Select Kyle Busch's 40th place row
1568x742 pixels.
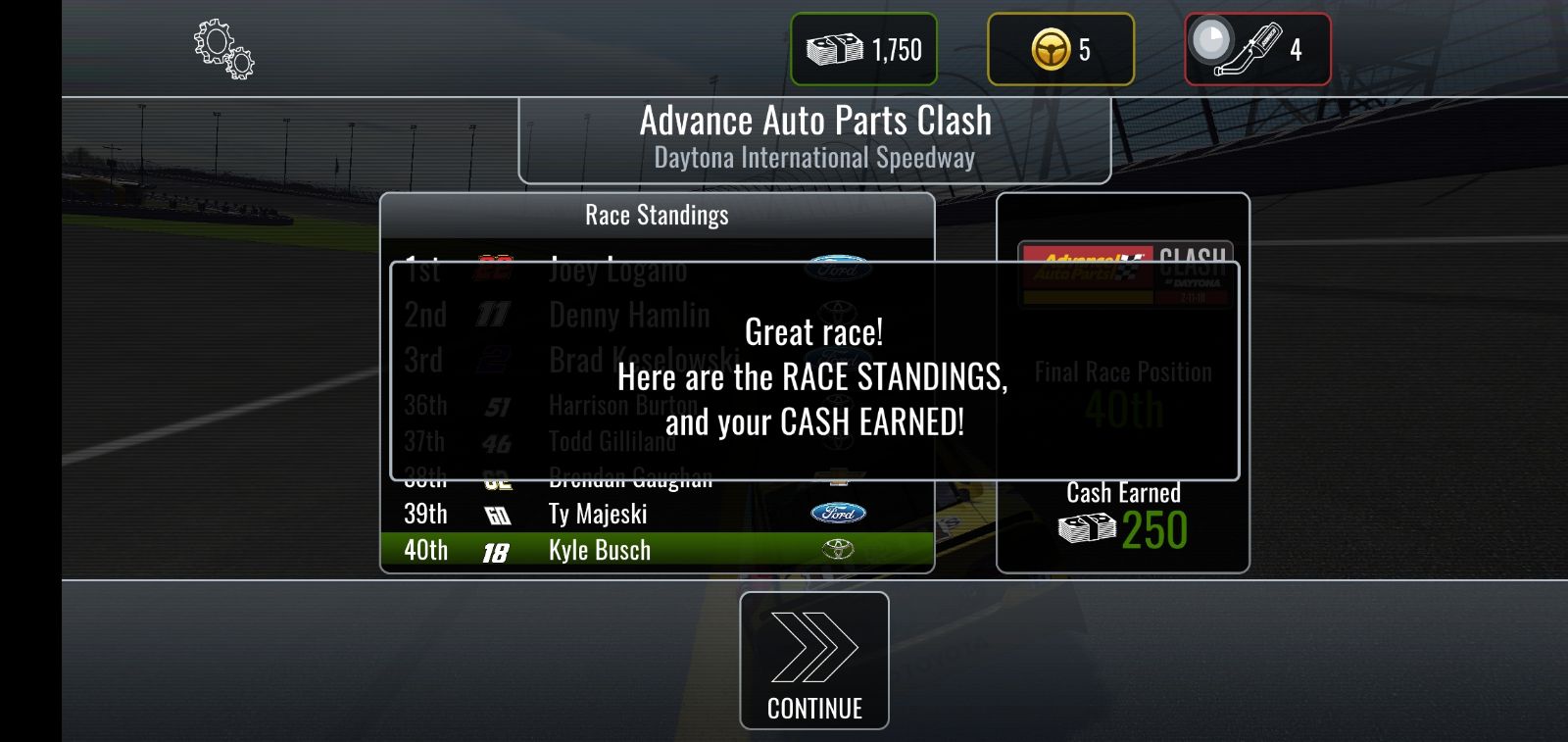(x=657, y=551)
